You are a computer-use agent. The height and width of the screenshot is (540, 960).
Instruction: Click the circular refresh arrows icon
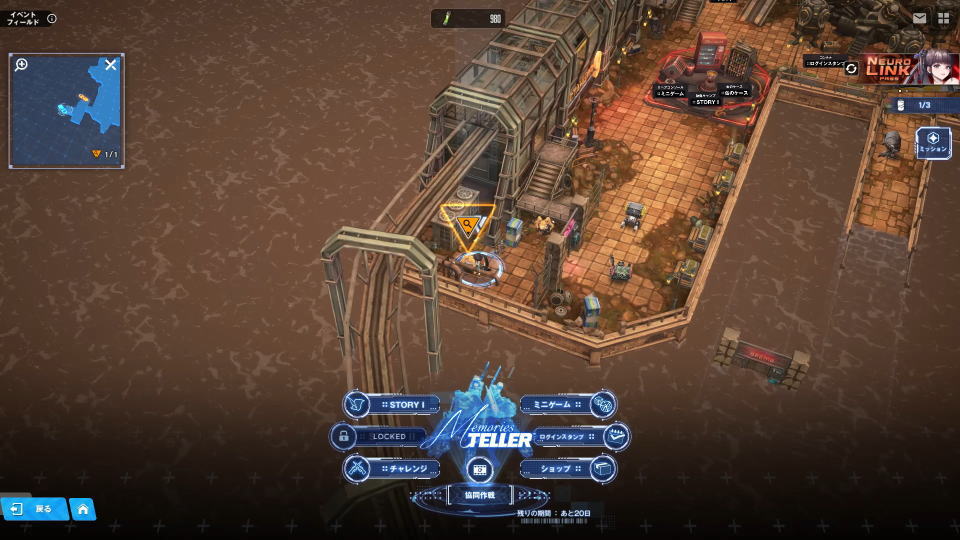click(x=851, y=68)
